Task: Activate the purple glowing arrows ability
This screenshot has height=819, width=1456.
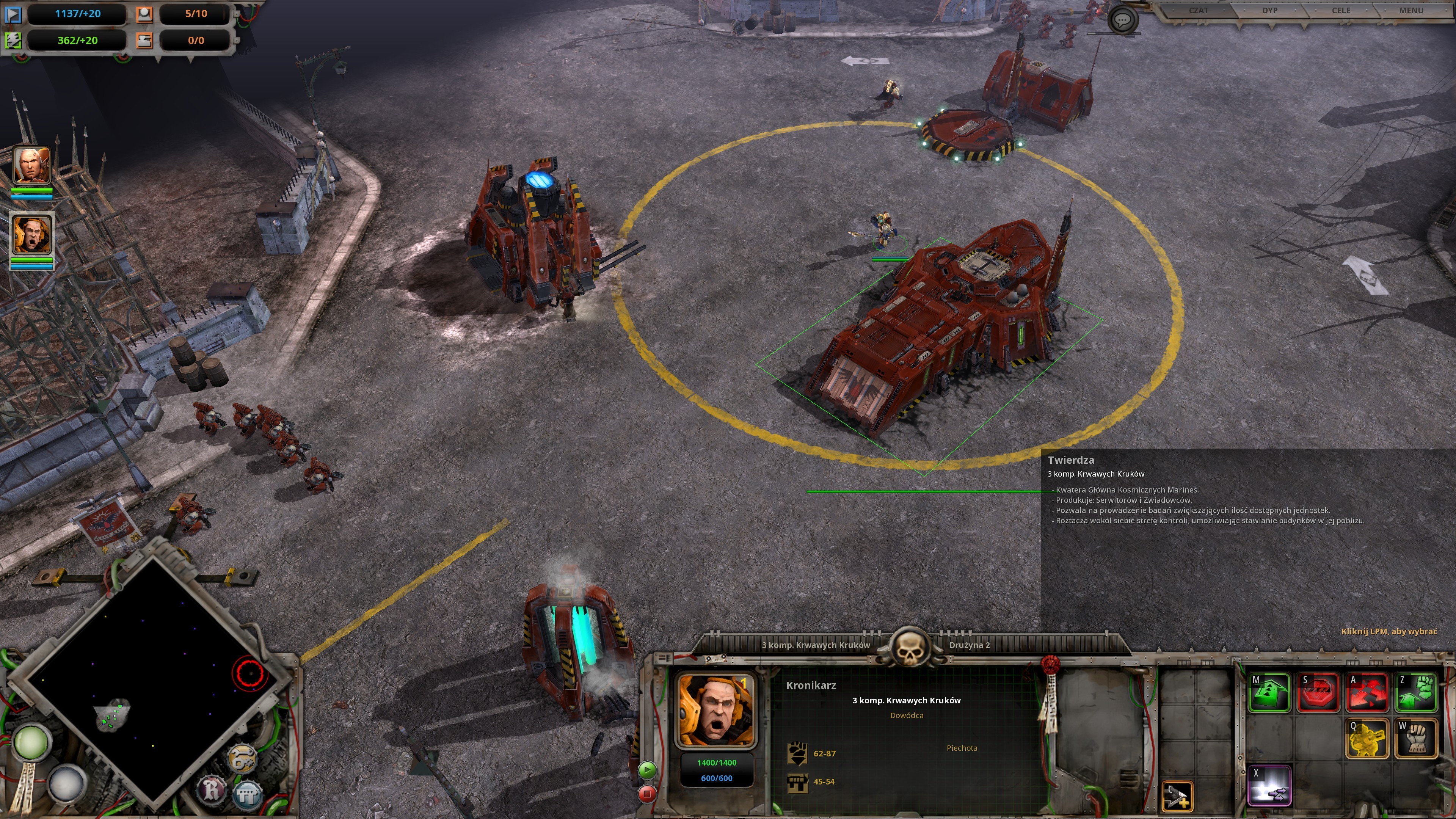Action: [1269, 784]
